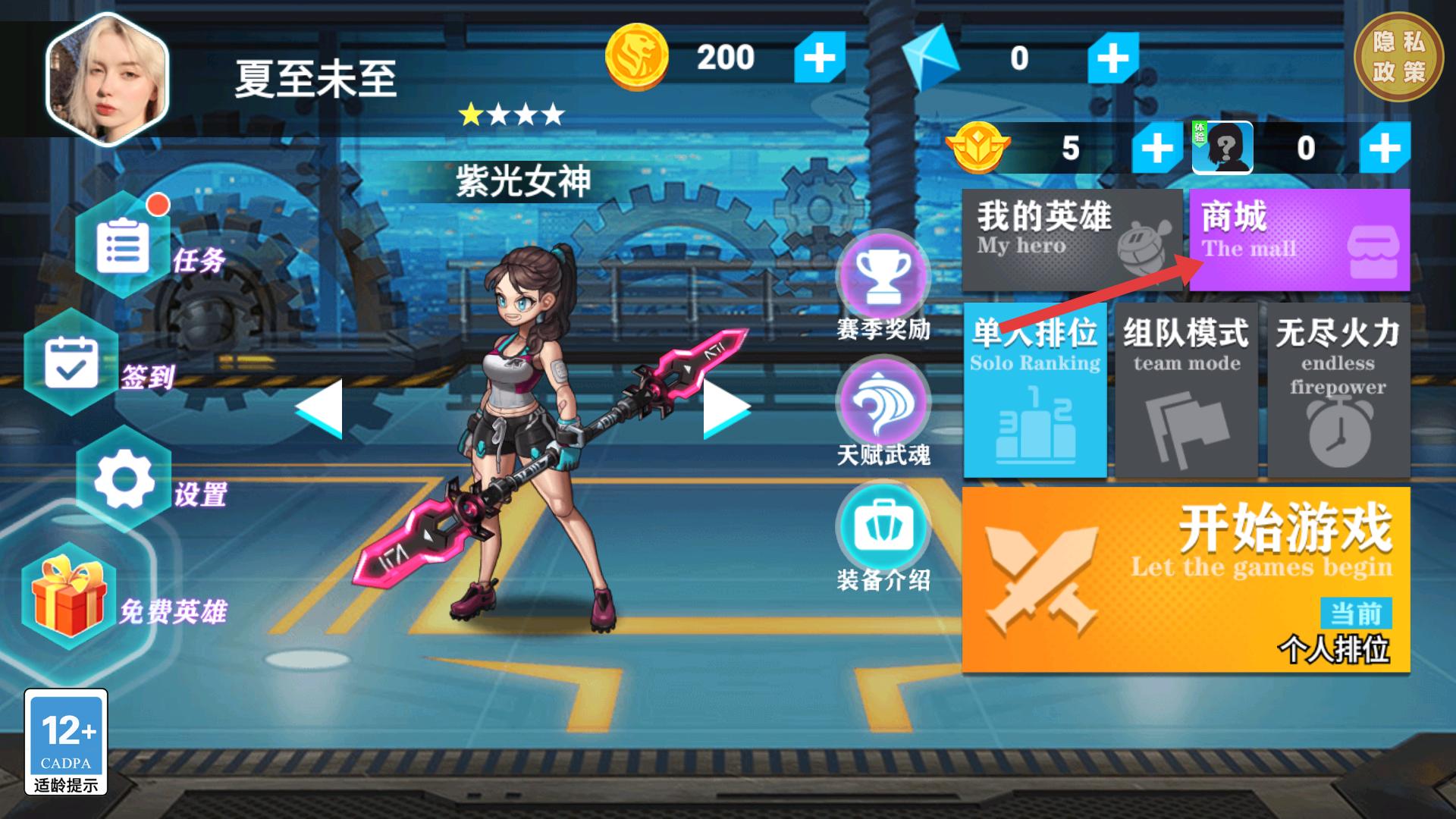Open the privacy policy (隐私政策) badge
This screenshot has height=819, width=1456.
click(1398, 57)
